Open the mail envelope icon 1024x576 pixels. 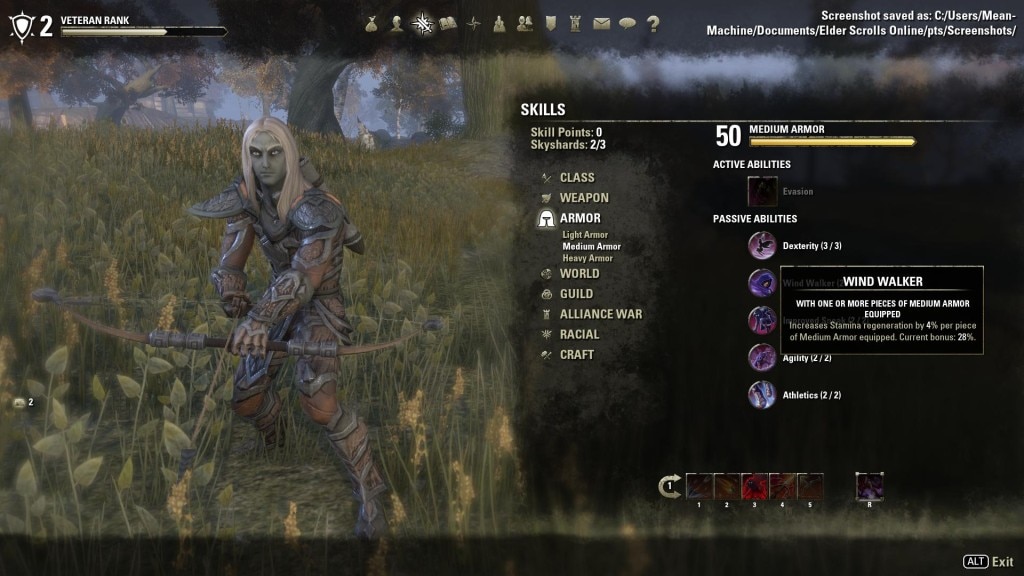[x=601, y=24]
